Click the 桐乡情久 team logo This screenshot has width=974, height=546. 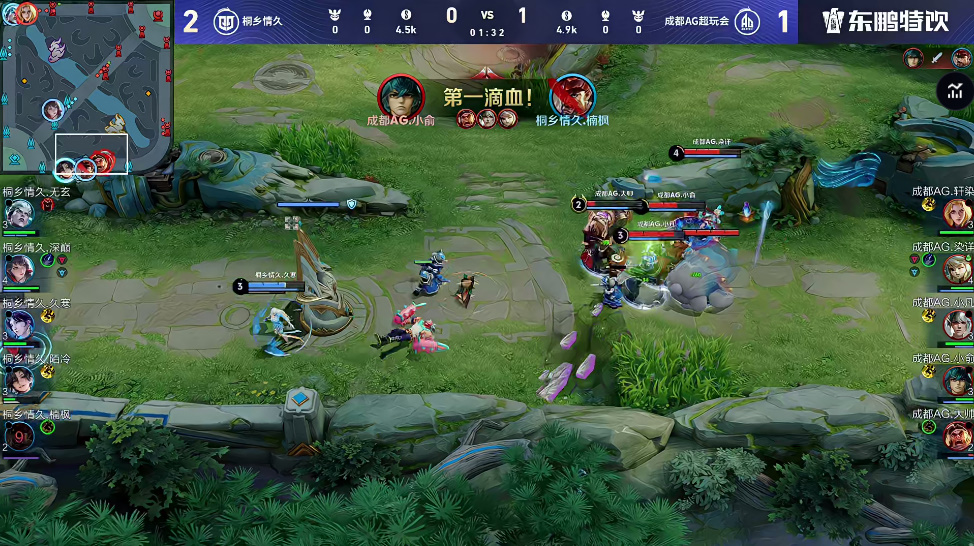coord(226,21)
